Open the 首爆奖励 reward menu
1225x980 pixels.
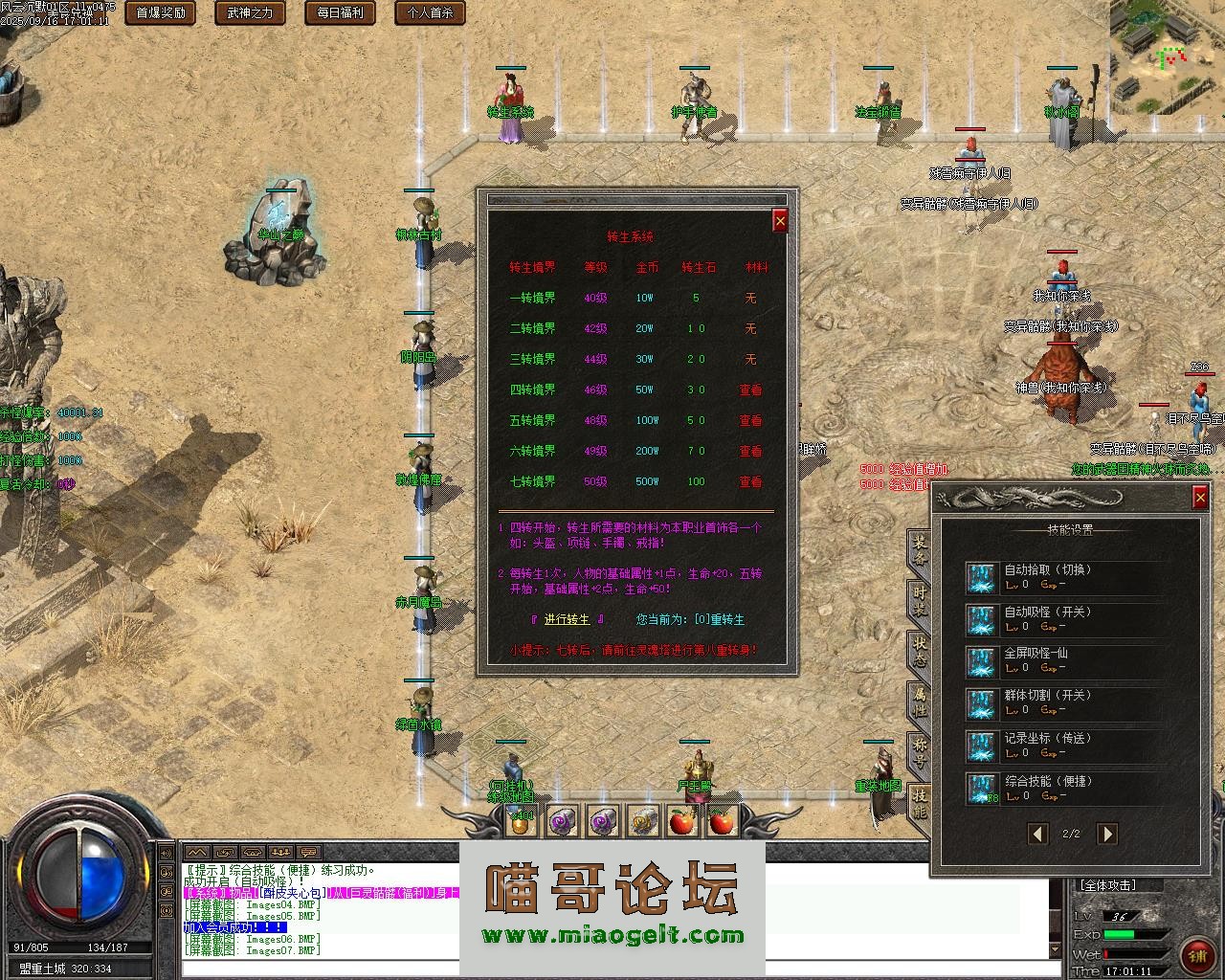(161, 13)
